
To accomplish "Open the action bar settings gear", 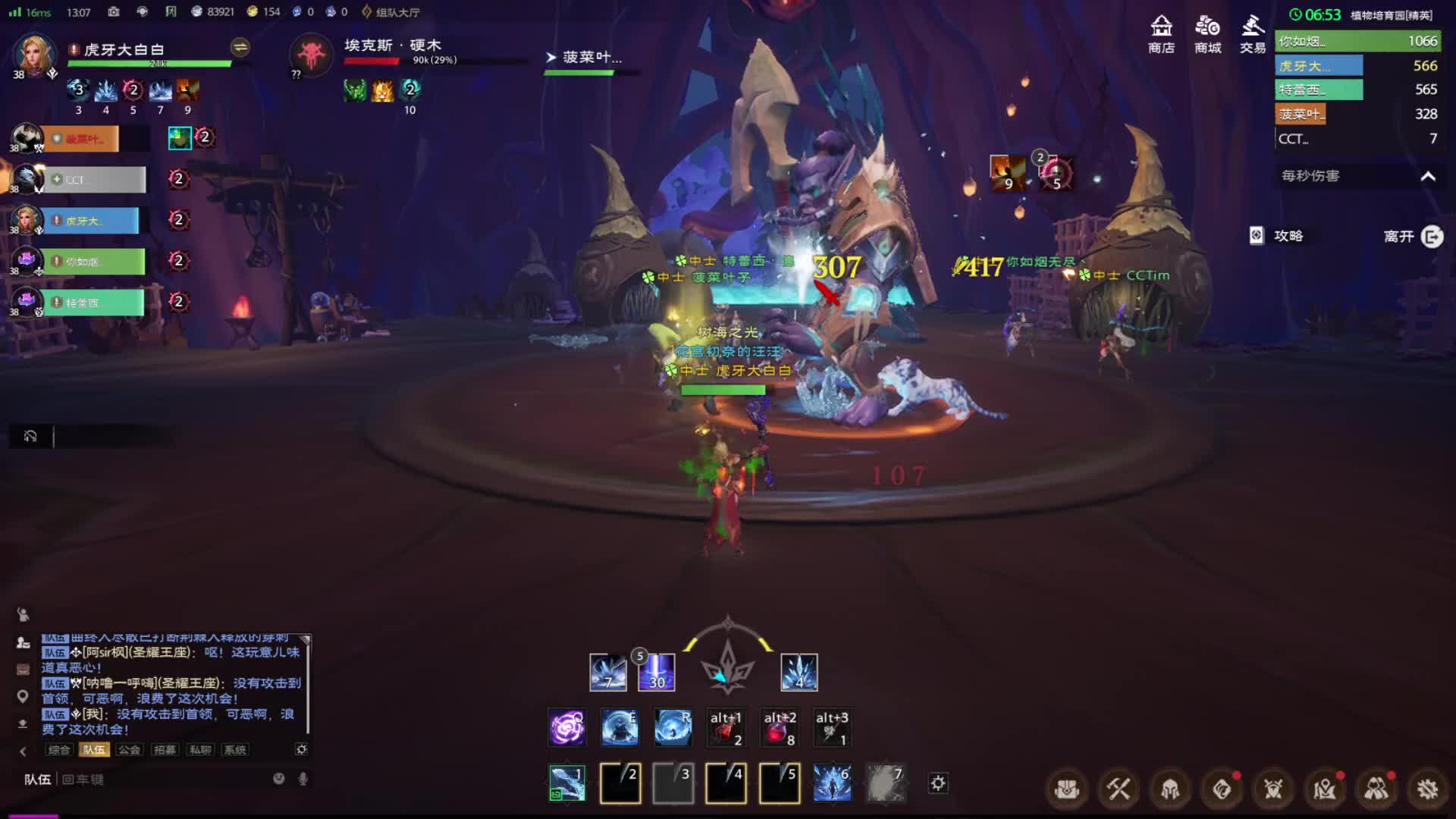I will [x=938, y=783].
